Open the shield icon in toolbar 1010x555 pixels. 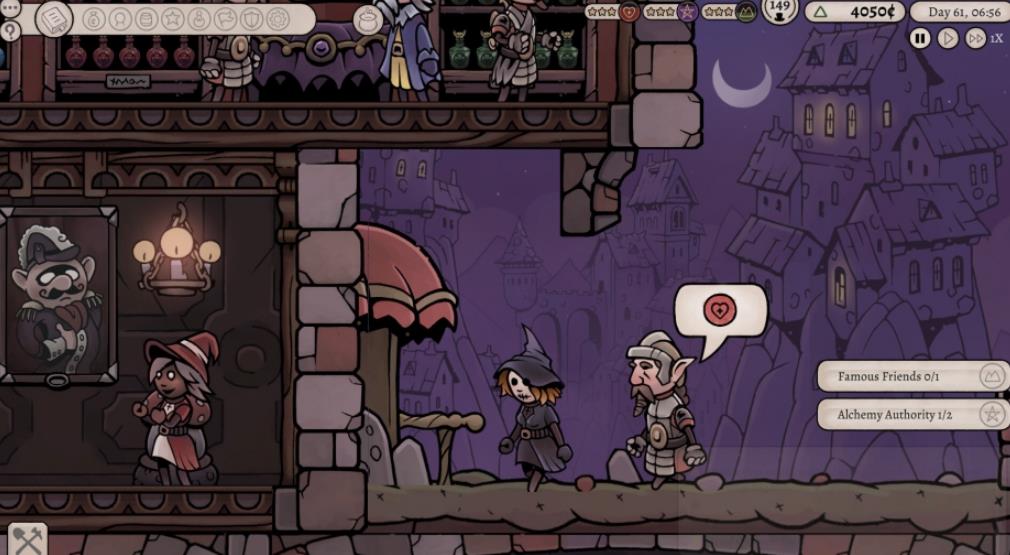coord(250,19)
